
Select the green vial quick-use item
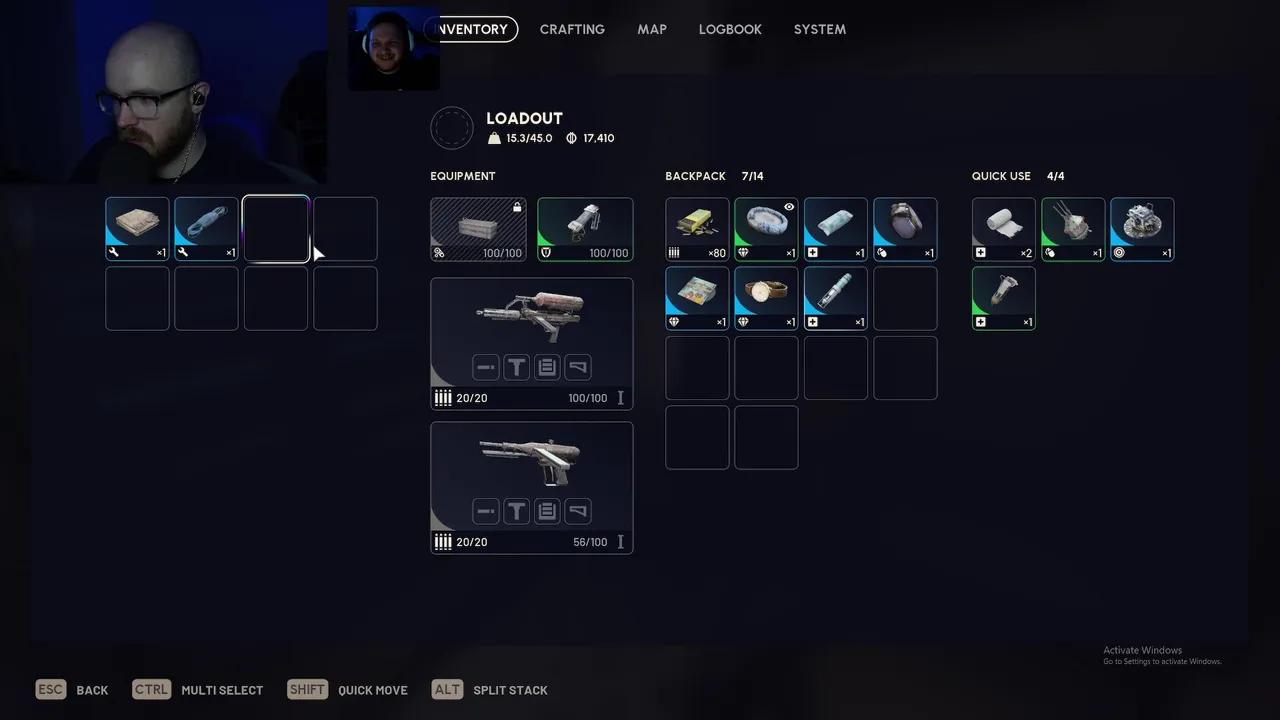[x=1003, y=298]
